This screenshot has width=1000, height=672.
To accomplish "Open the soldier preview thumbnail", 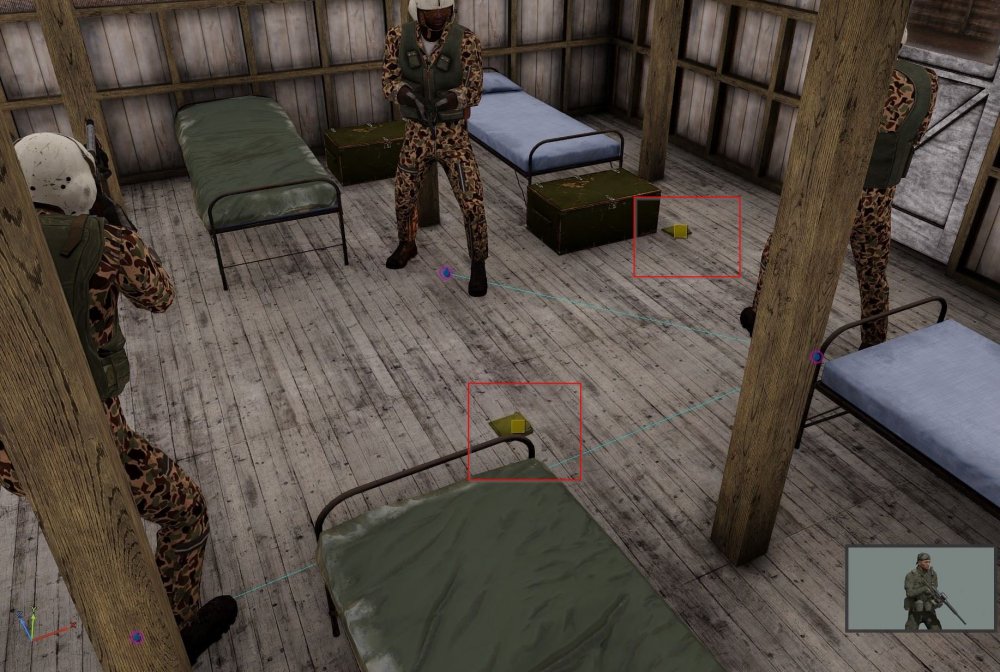I will [x=920, y=589].
